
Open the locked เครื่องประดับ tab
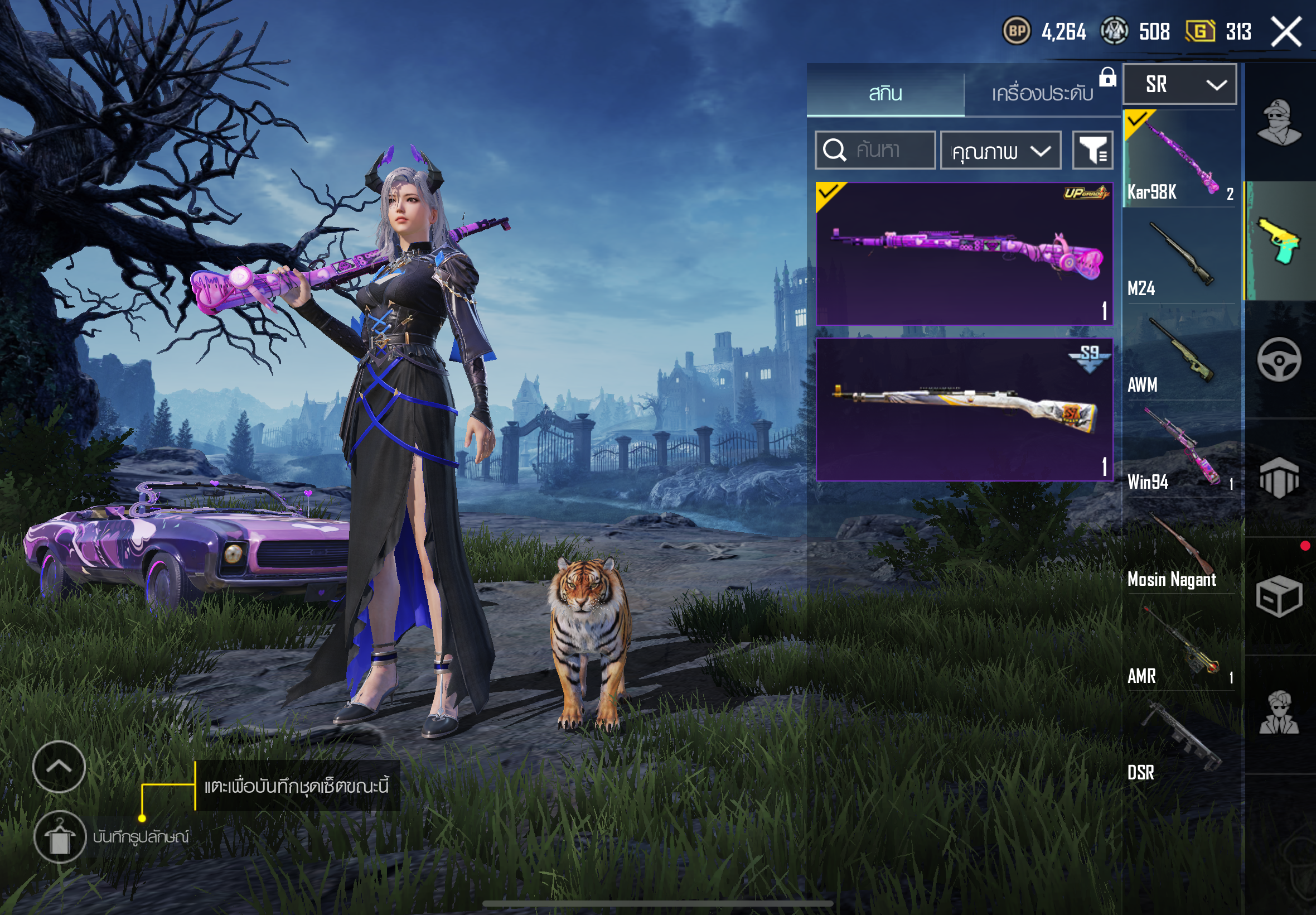pos(1043,92)
